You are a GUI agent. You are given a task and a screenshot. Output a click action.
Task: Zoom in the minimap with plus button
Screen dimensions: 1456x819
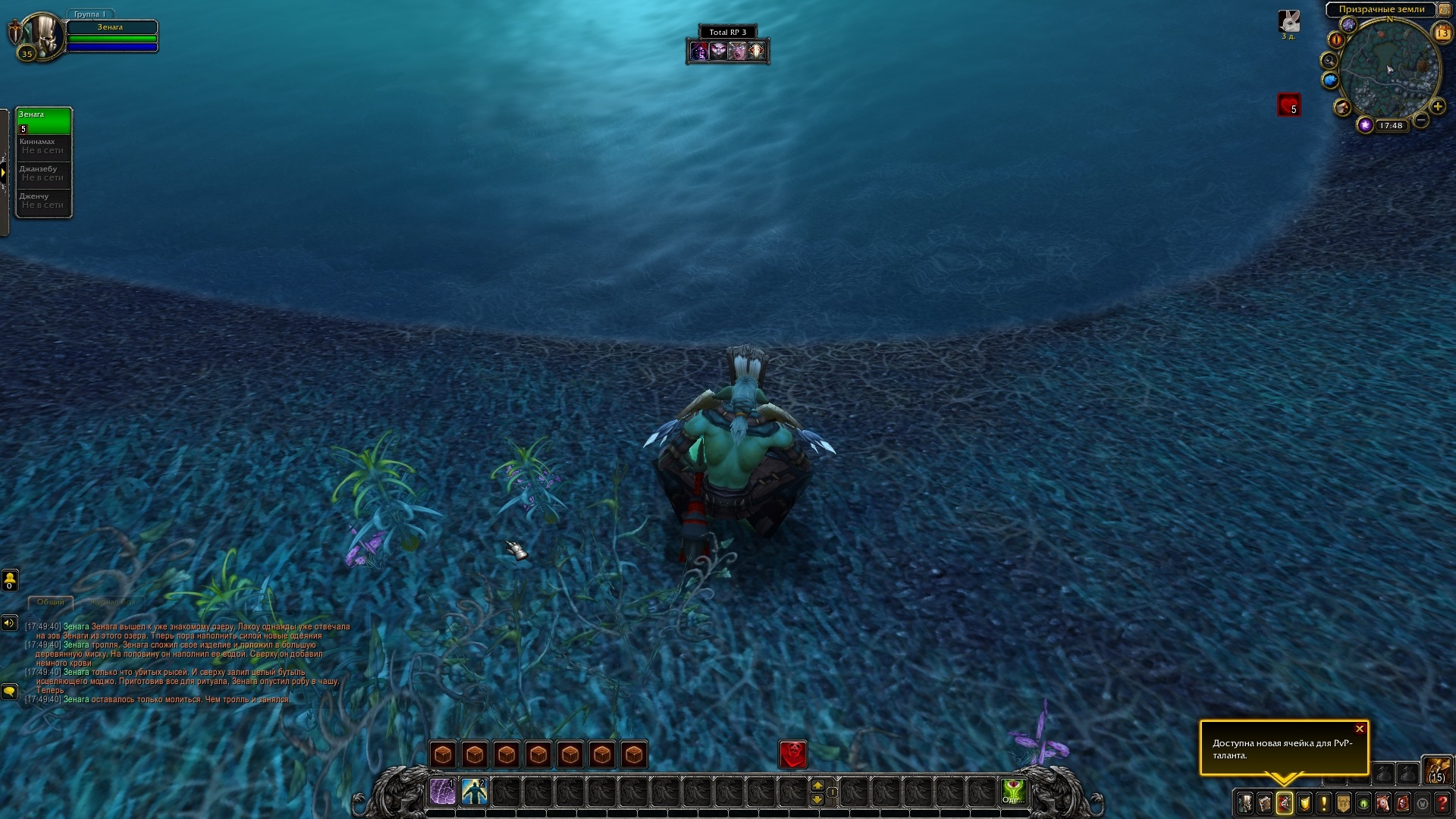click(x=1437, y=106)
